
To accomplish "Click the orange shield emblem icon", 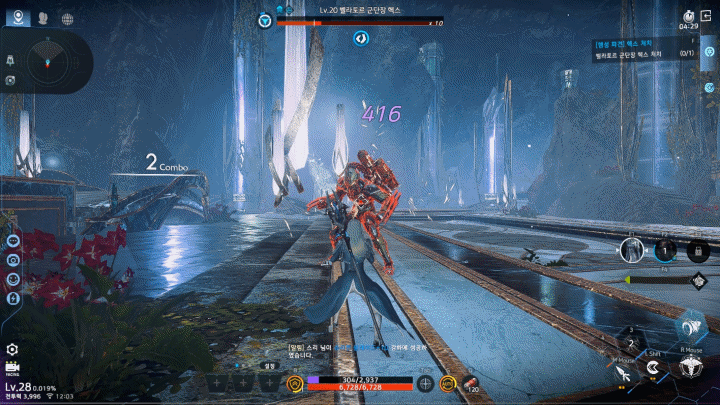I will coord(296,383).
